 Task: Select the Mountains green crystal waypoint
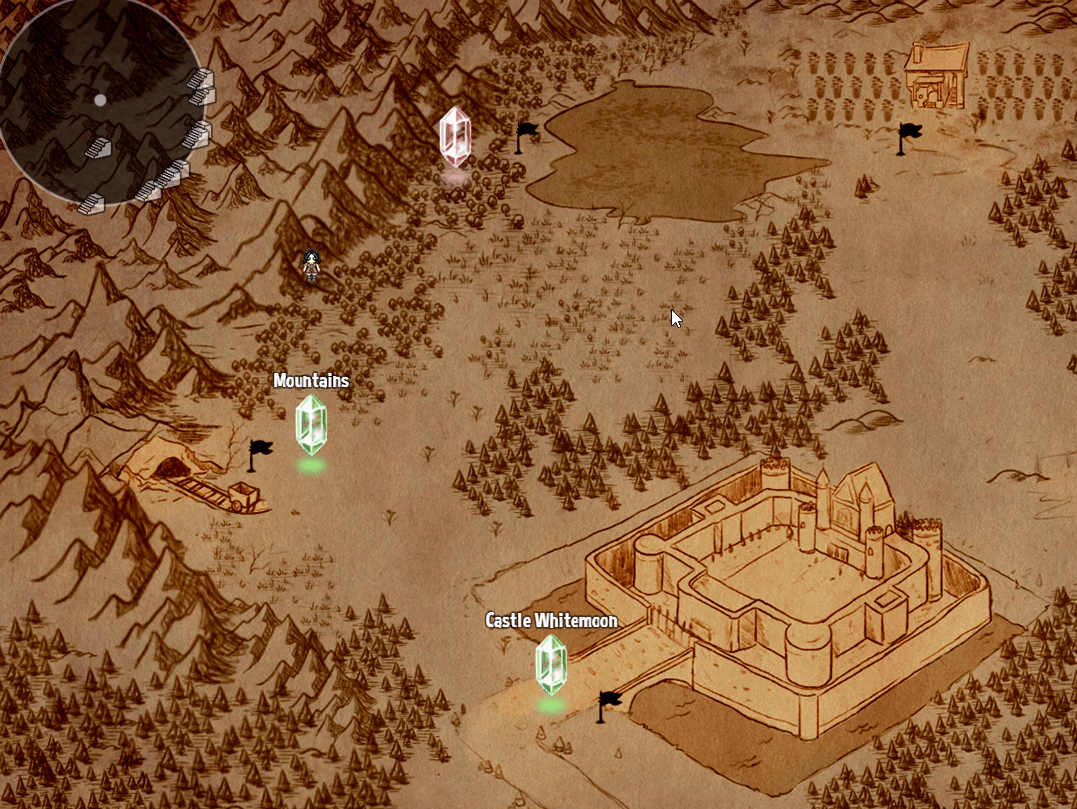coord(311,424)
